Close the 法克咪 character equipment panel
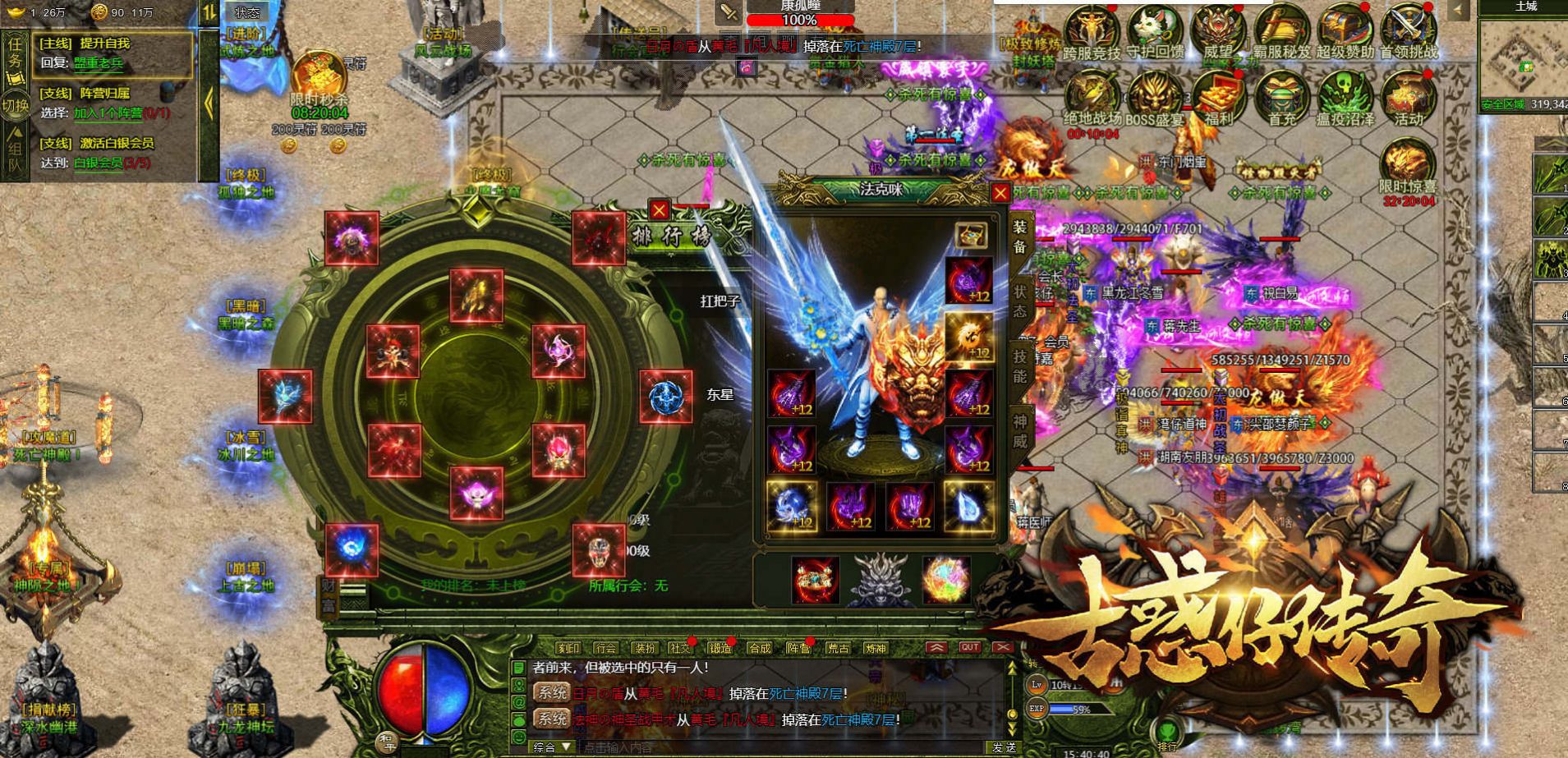The height and width of the screenshot is (758, 1568). pos(1000,193)
